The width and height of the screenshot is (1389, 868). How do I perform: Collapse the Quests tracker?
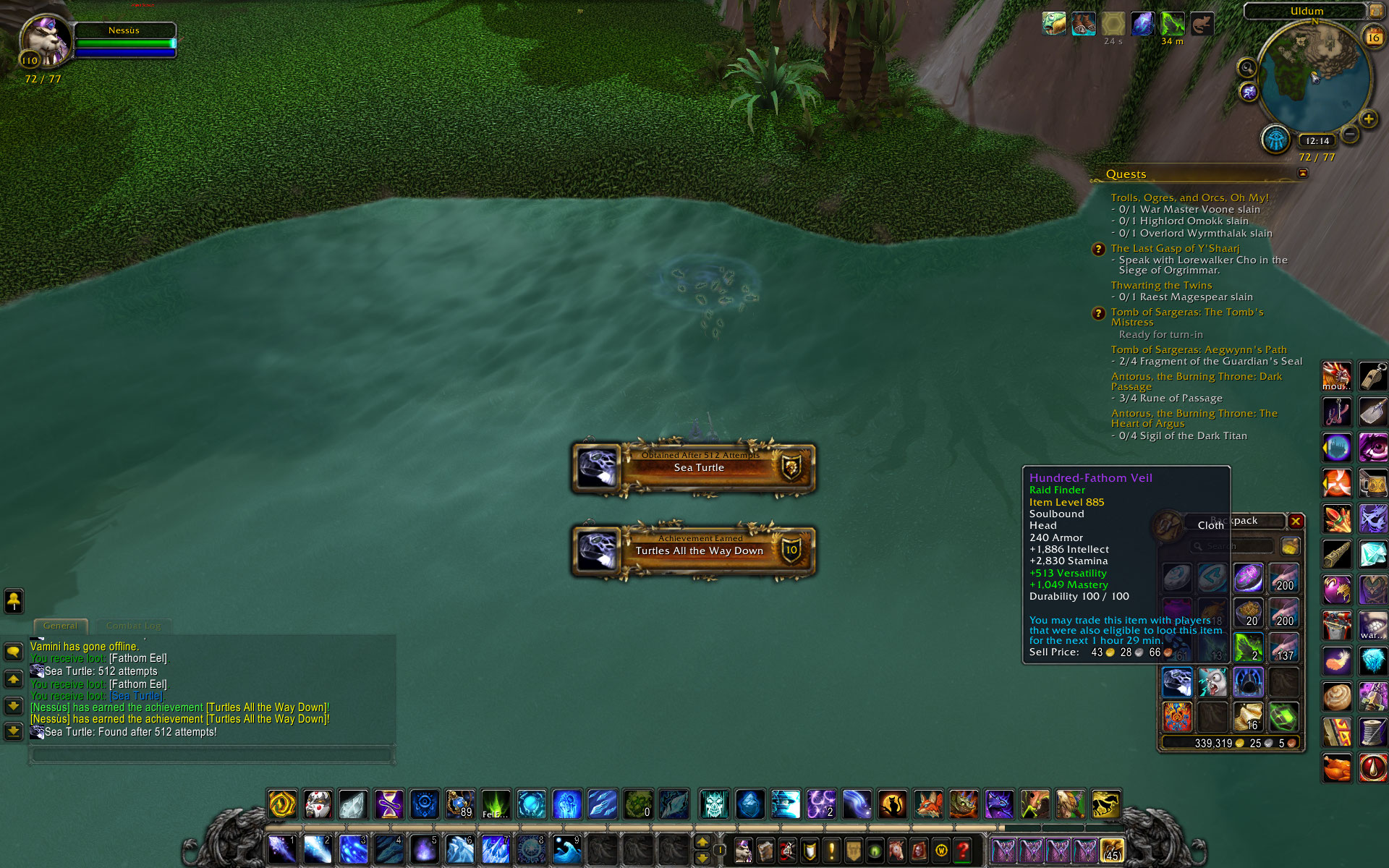pos(1302,174)
